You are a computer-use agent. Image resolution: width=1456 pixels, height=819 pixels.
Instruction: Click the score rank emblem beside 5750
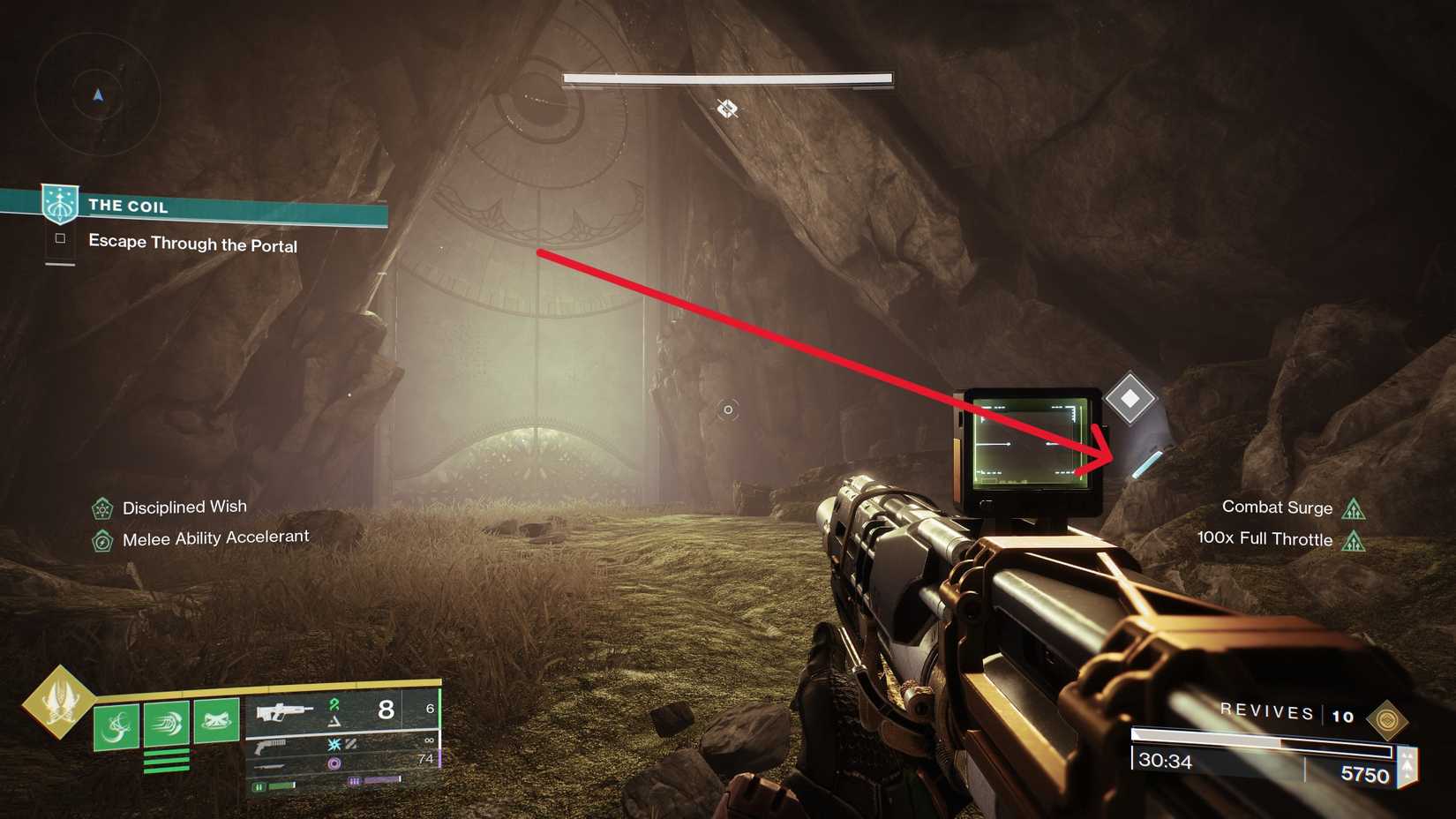(x=1407, y=766)
